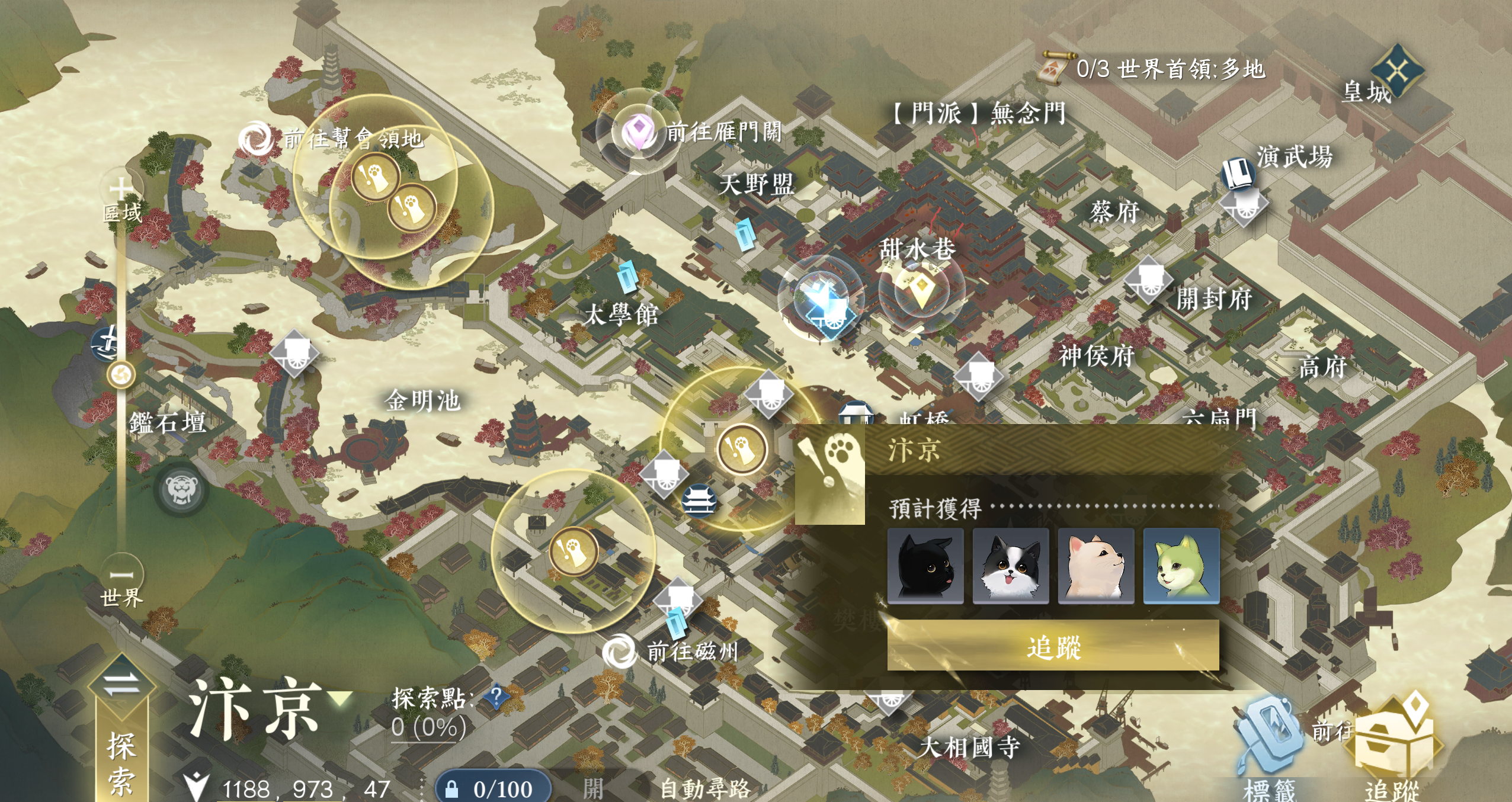
Task: Toggle the 自動尋路 auto-pathing option
Action: click(704, 789)
